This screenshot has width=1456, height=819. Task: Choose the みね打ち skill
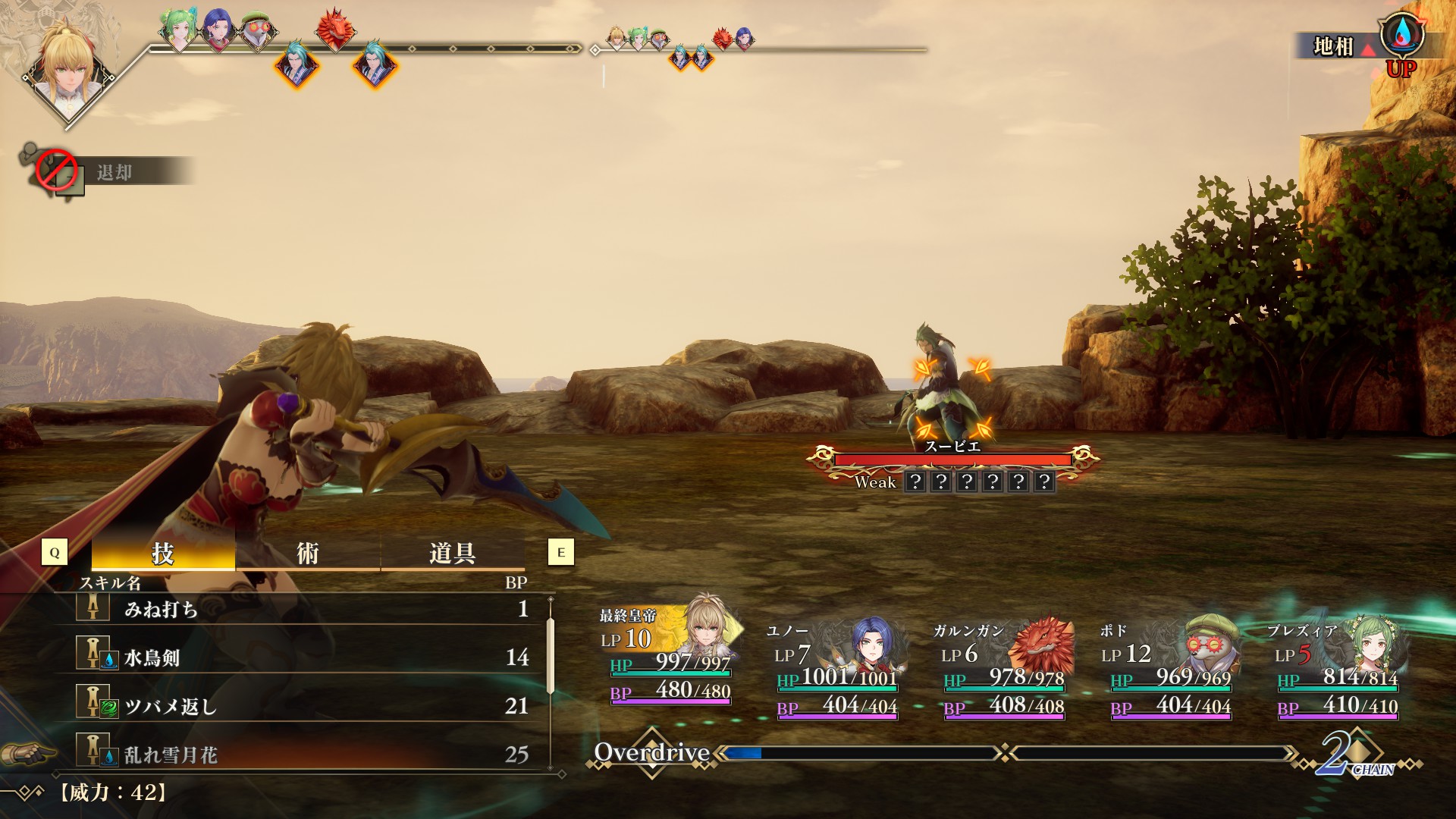(303, 609)
